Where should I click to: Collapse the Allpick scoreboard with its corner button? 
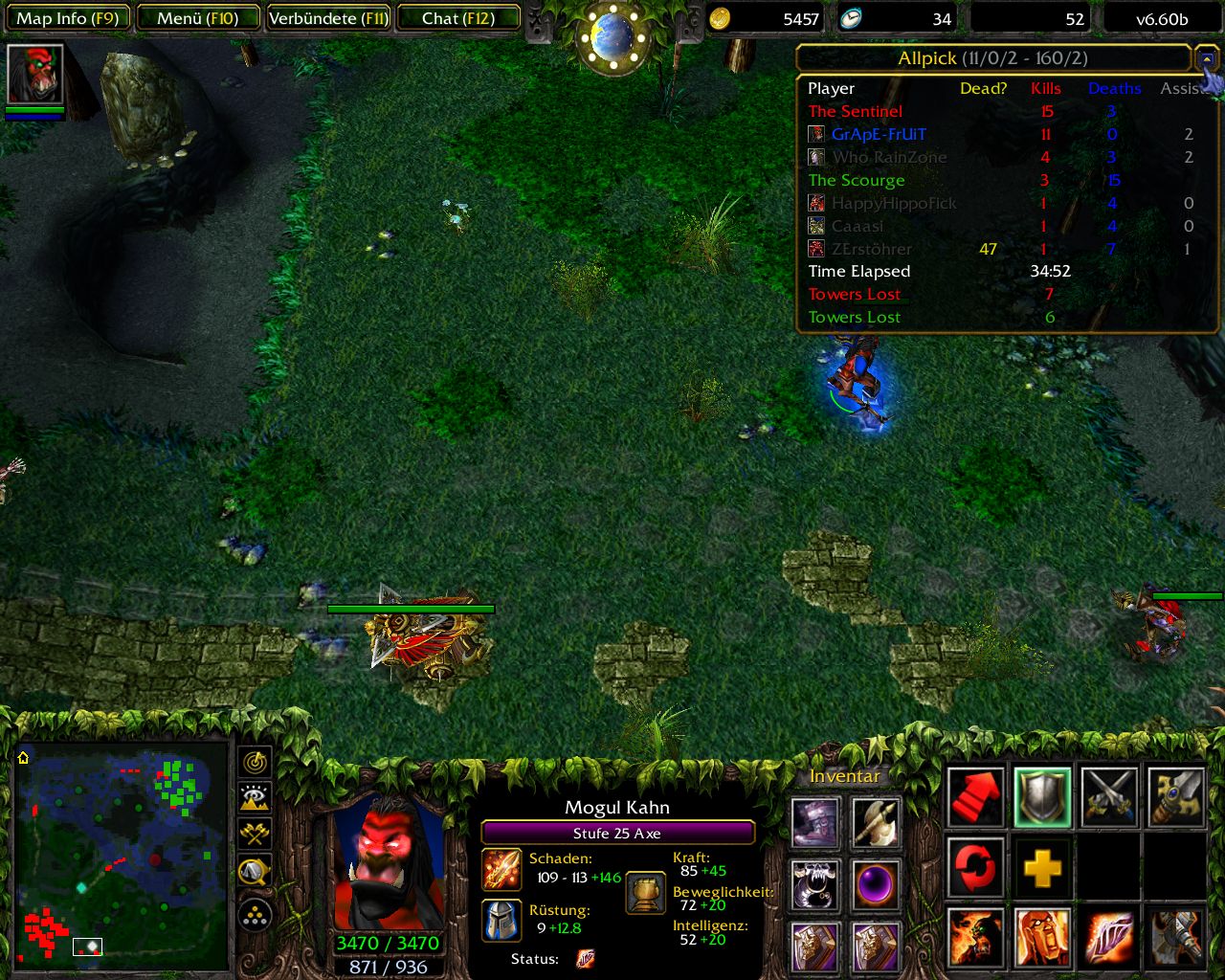(1206, 59)
